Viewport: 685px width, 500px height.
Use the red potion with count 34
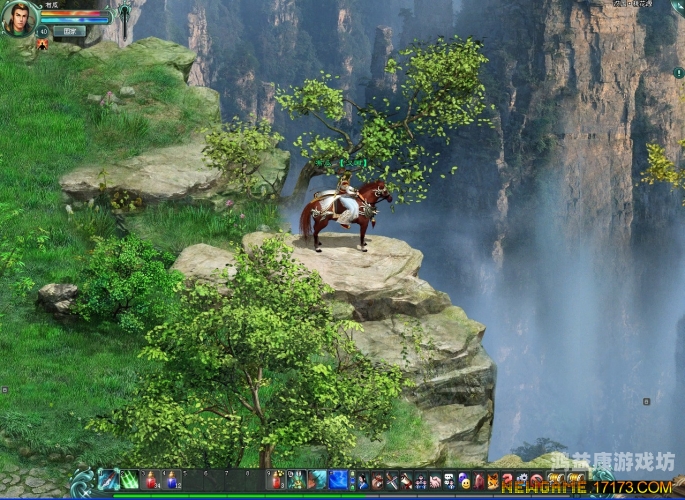pos(151,480)
